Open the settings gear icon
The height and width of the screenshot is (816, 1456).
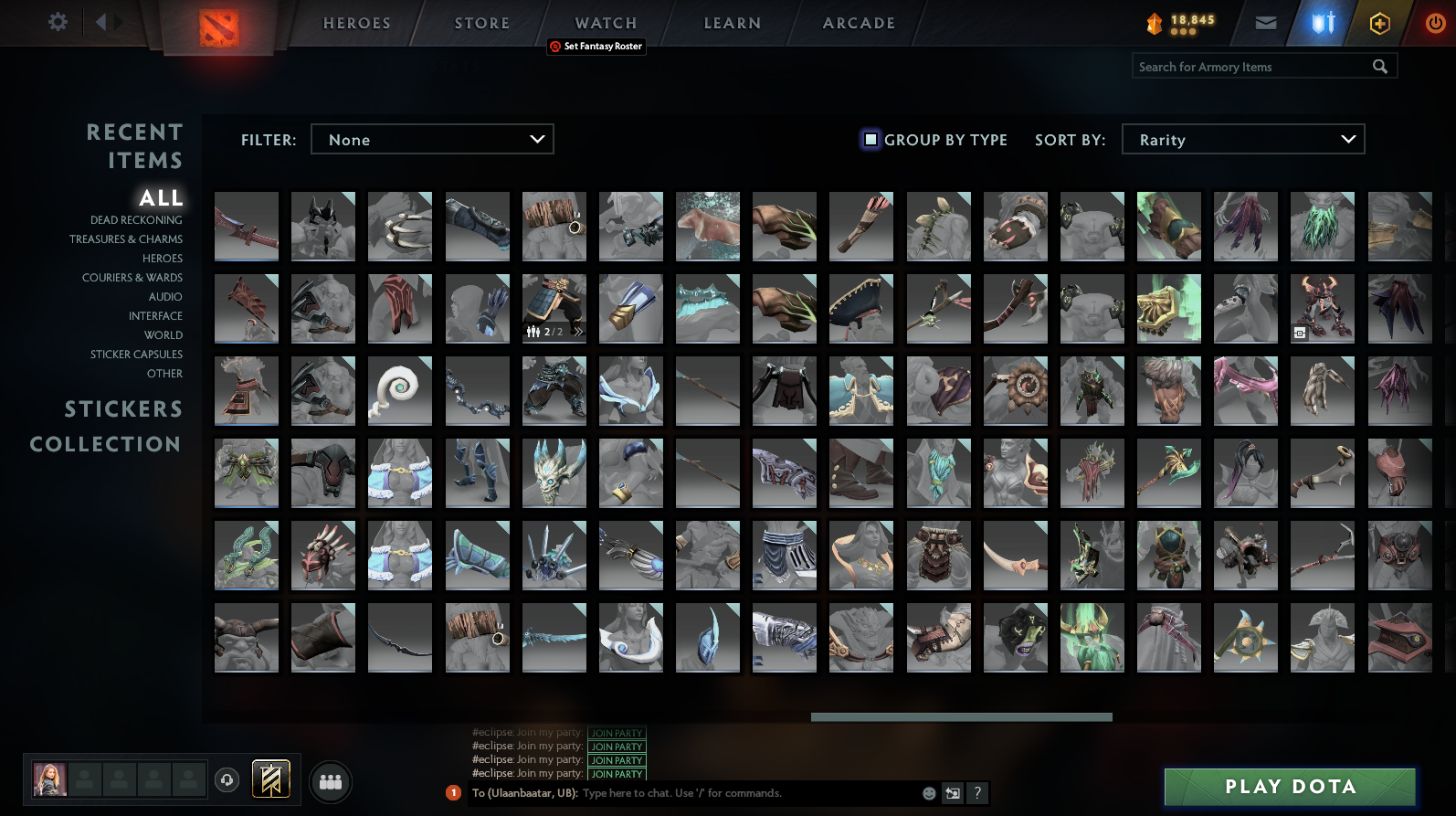57,22
